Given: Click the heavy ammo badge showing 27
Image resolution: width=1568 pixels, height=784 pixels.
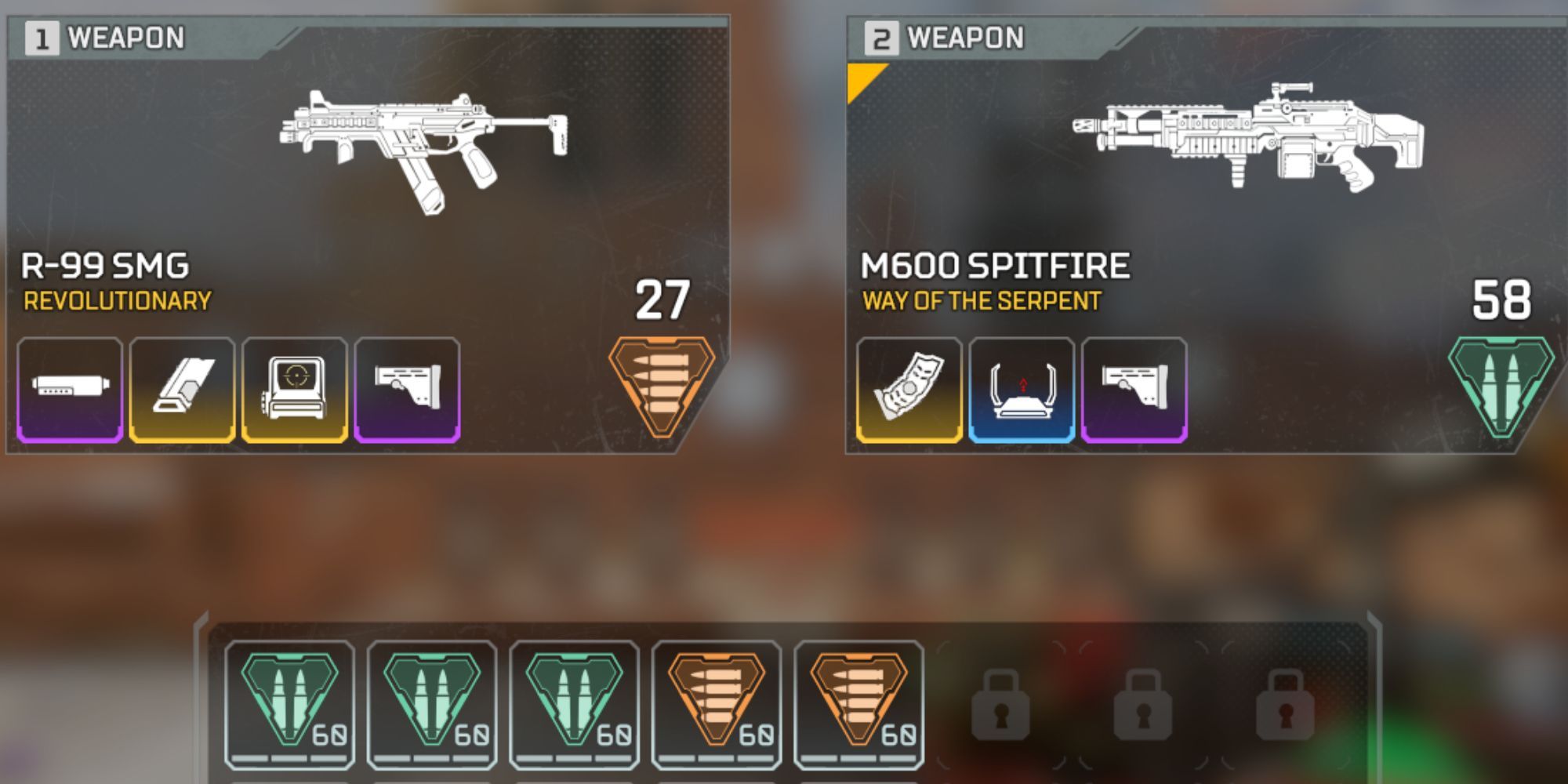Looking at the screenshot, I should (662, 380).
